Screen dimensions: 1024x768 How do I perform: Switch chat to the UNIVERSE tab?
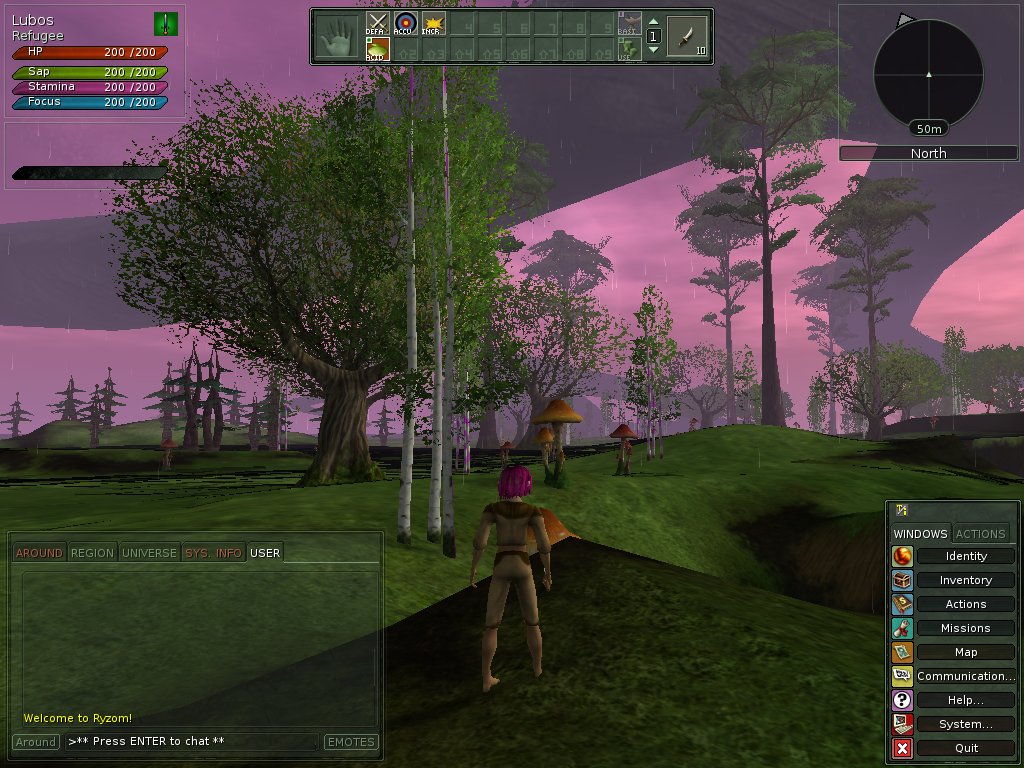coord(149,553)
